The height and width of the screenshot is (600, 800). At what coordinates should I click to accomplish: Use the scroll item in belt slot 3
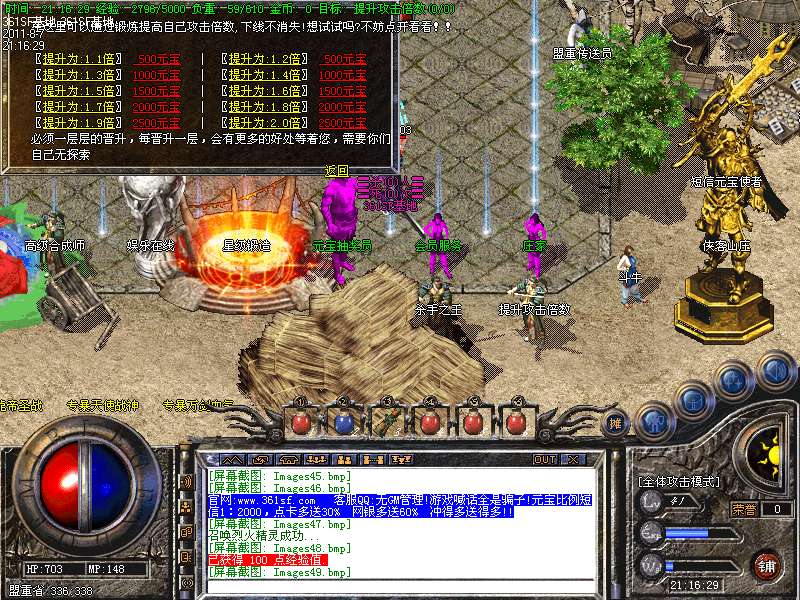[x=387, y=422]
